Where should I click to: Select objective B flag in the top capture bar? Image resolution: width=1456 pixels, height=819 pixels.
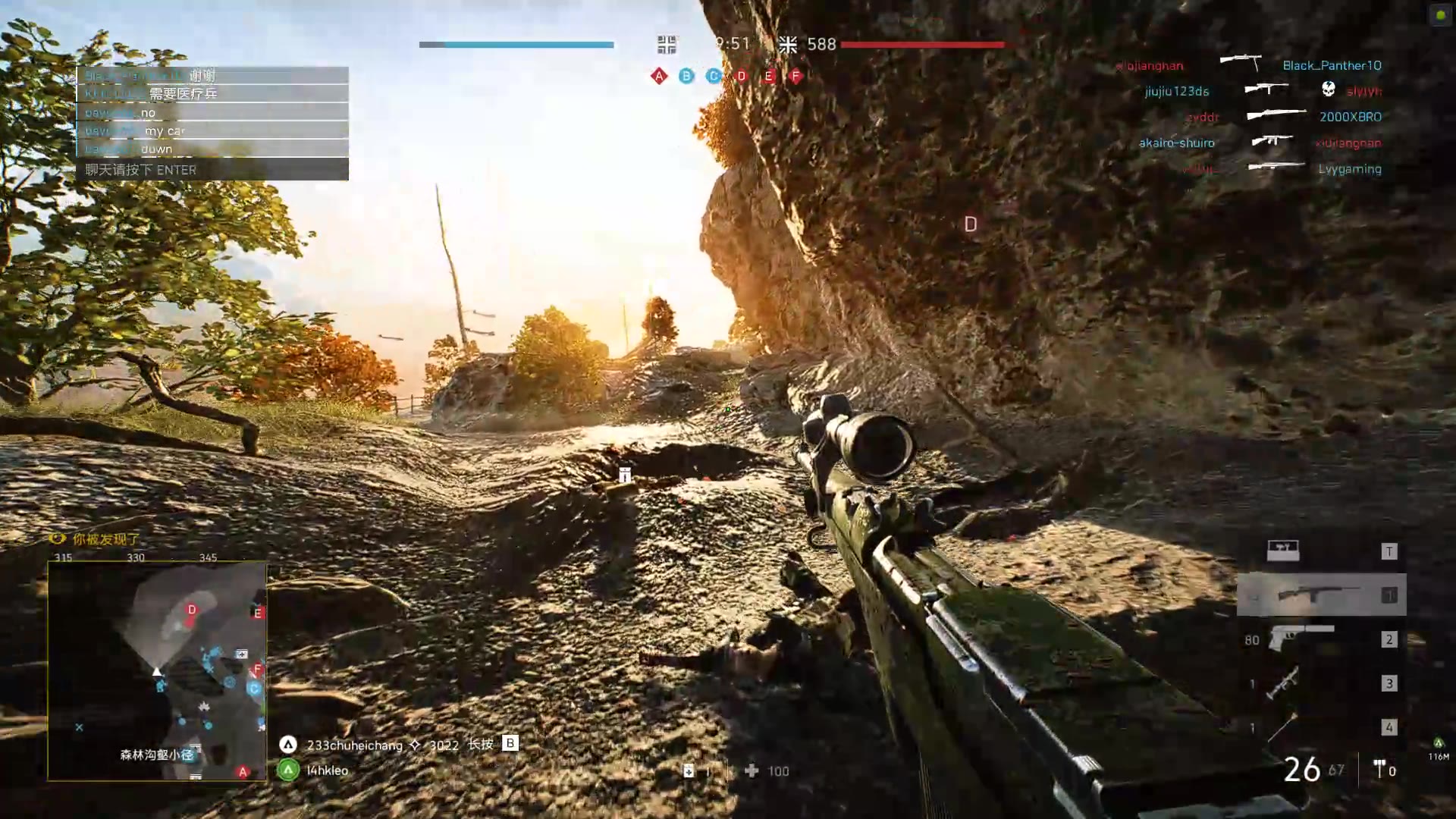coord(686,76)
